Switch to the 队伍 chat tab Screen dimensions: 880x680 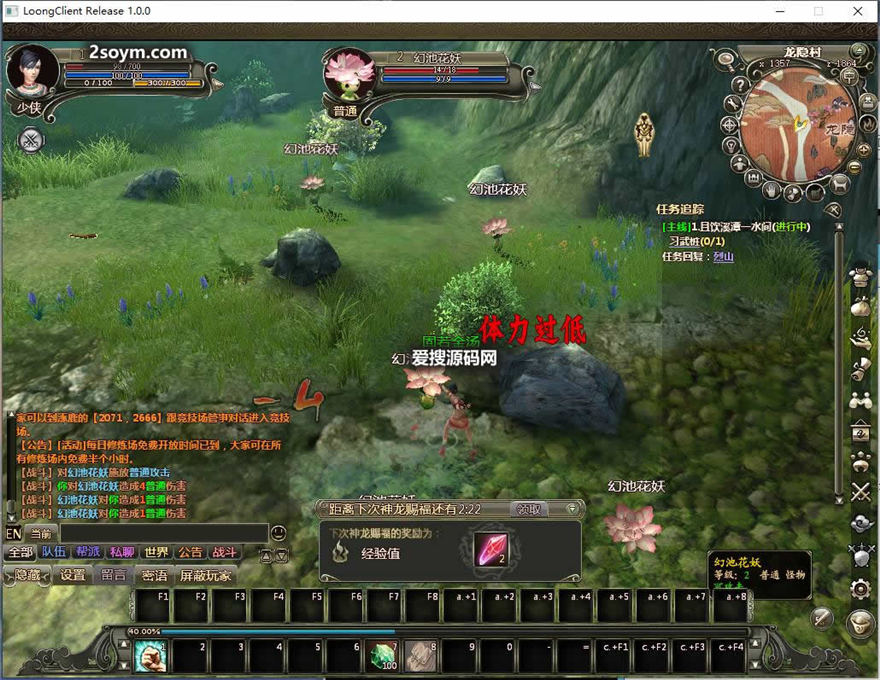pos(54,552)
